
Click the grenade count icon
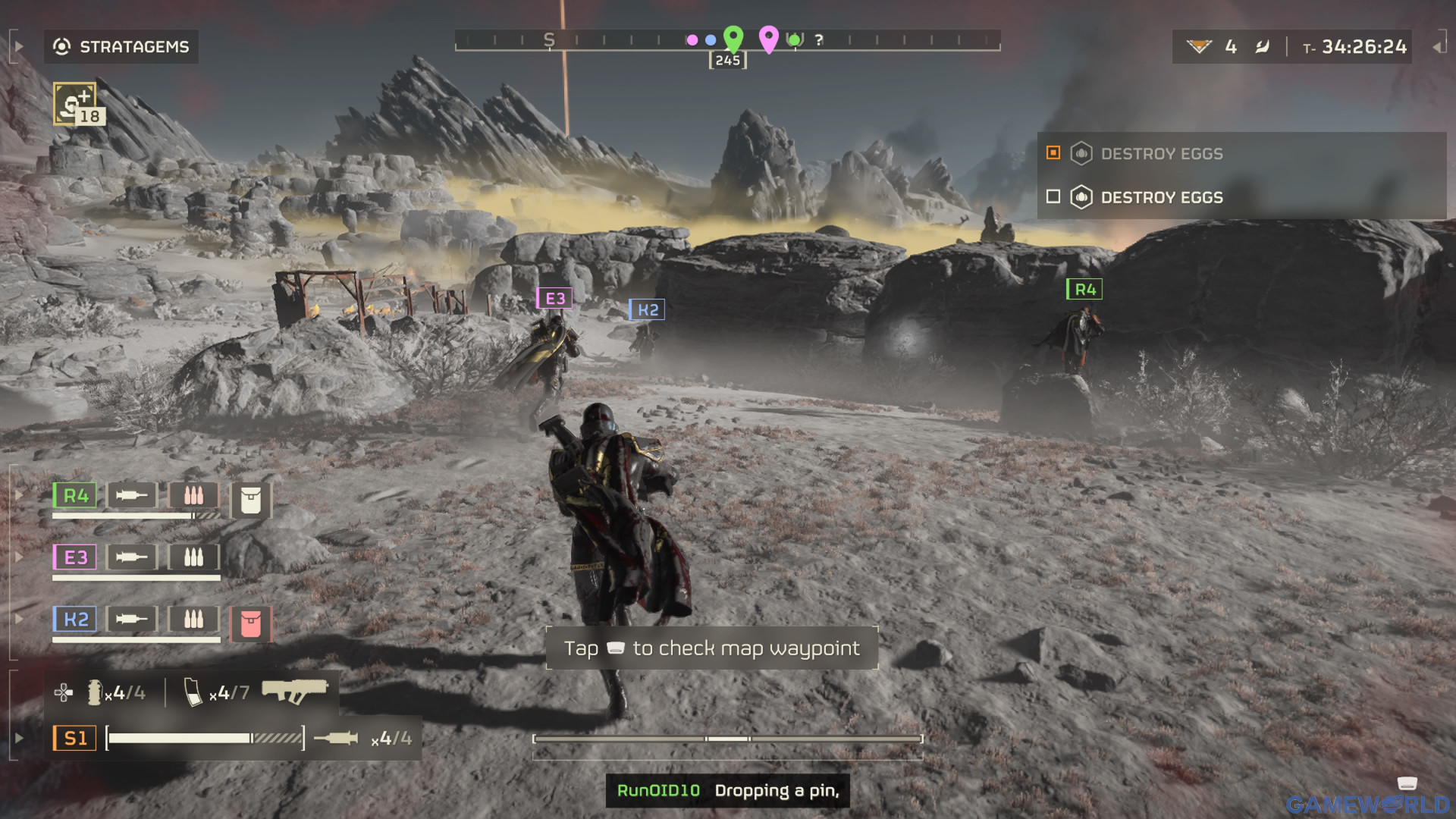[x=95, y=692]
